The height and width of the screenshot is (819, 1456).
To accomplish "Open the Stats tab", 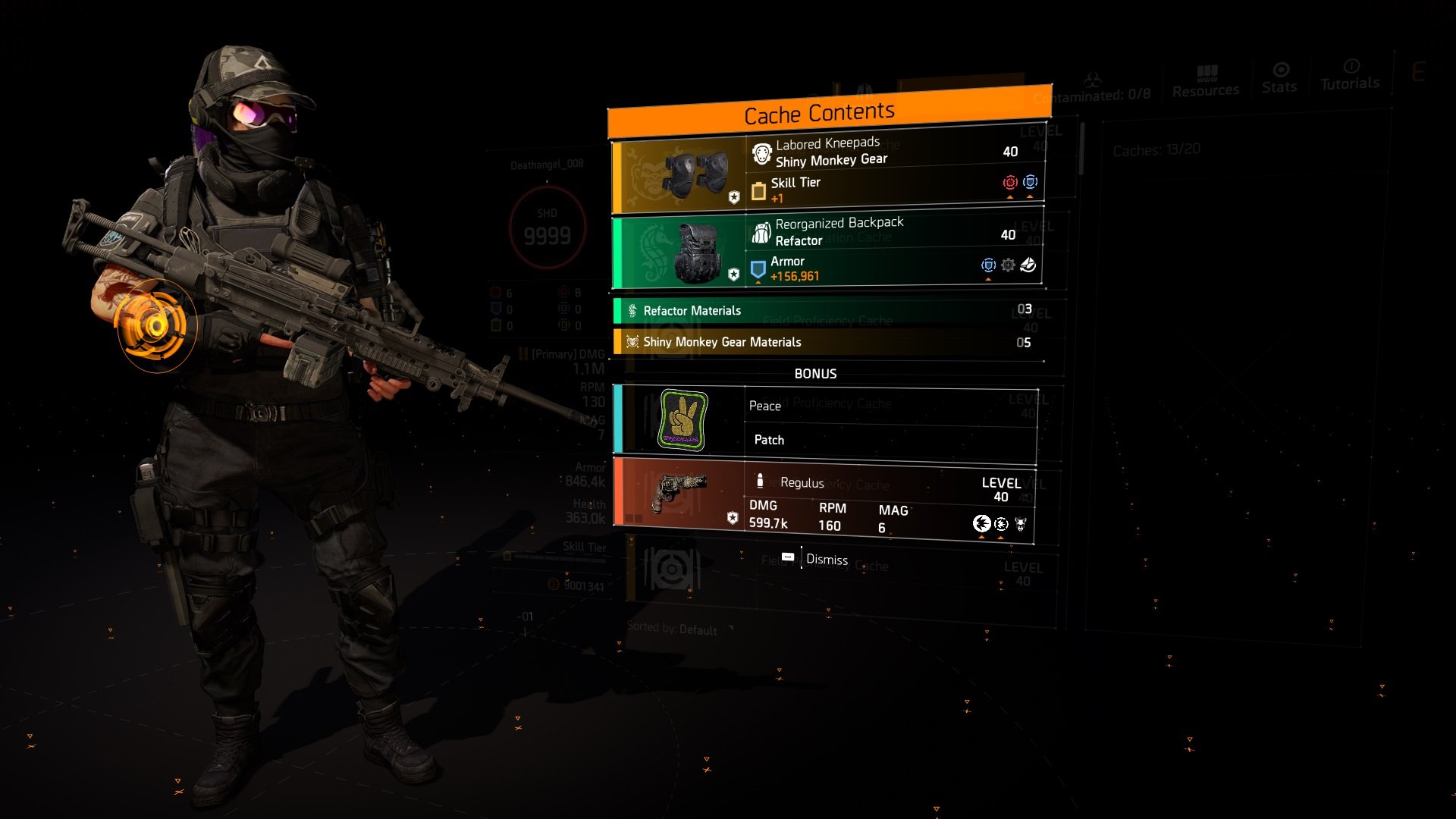I will click(x=1279, y=79).
